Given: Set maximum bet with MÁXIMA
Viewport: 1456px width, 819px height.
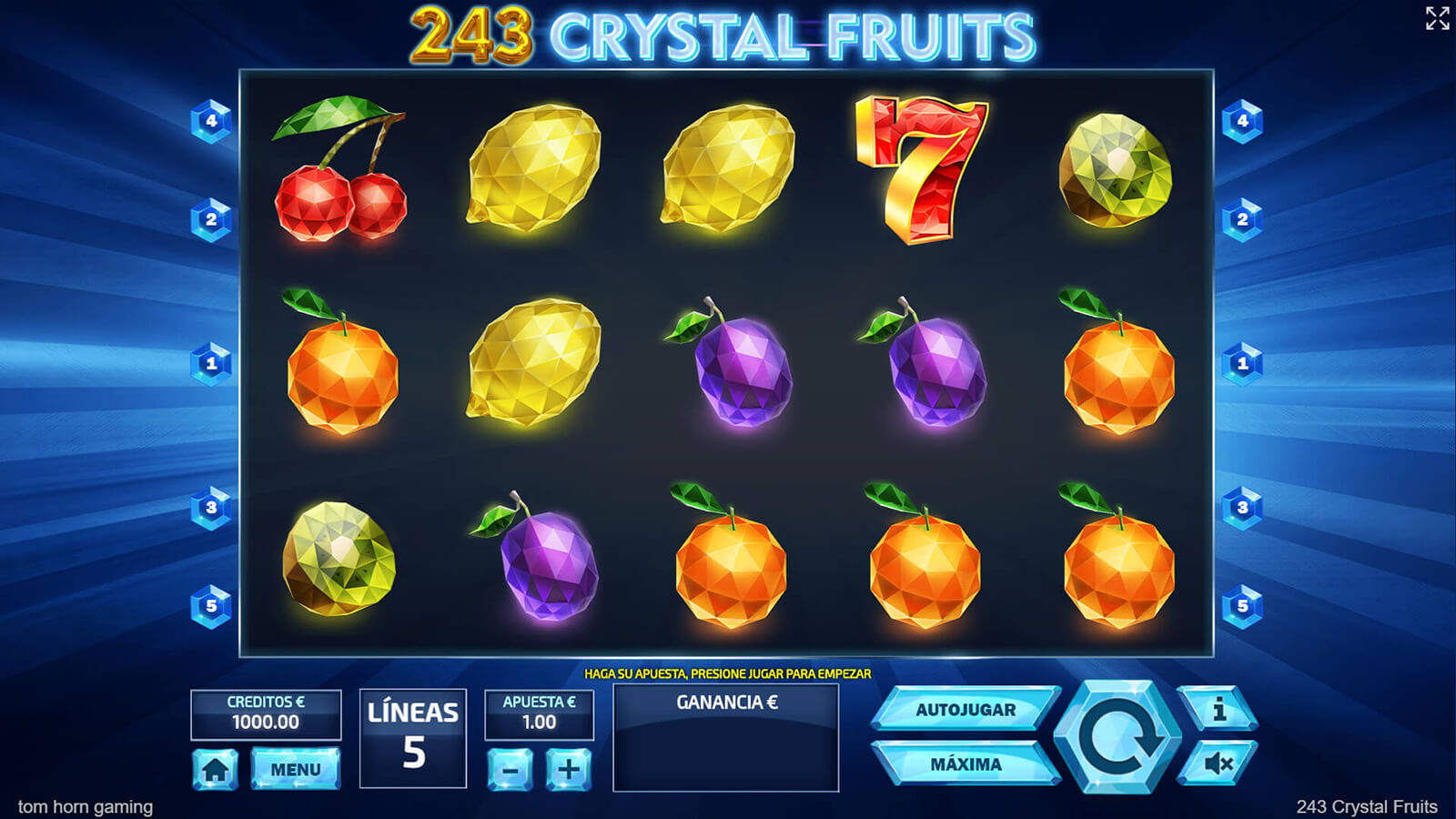Looking at the screenshot, I should [x=965, y=764].
